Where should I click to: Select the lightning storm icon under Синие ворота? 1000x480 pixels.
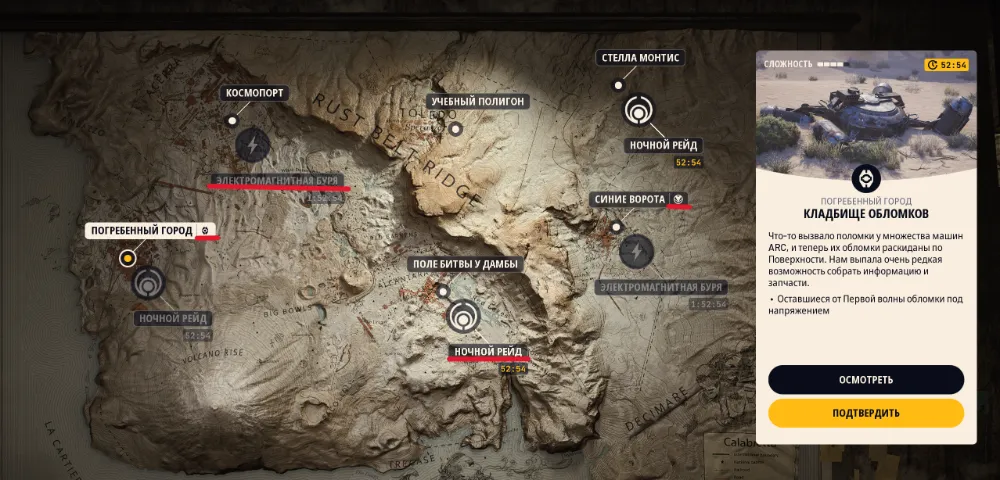(636, 251)
